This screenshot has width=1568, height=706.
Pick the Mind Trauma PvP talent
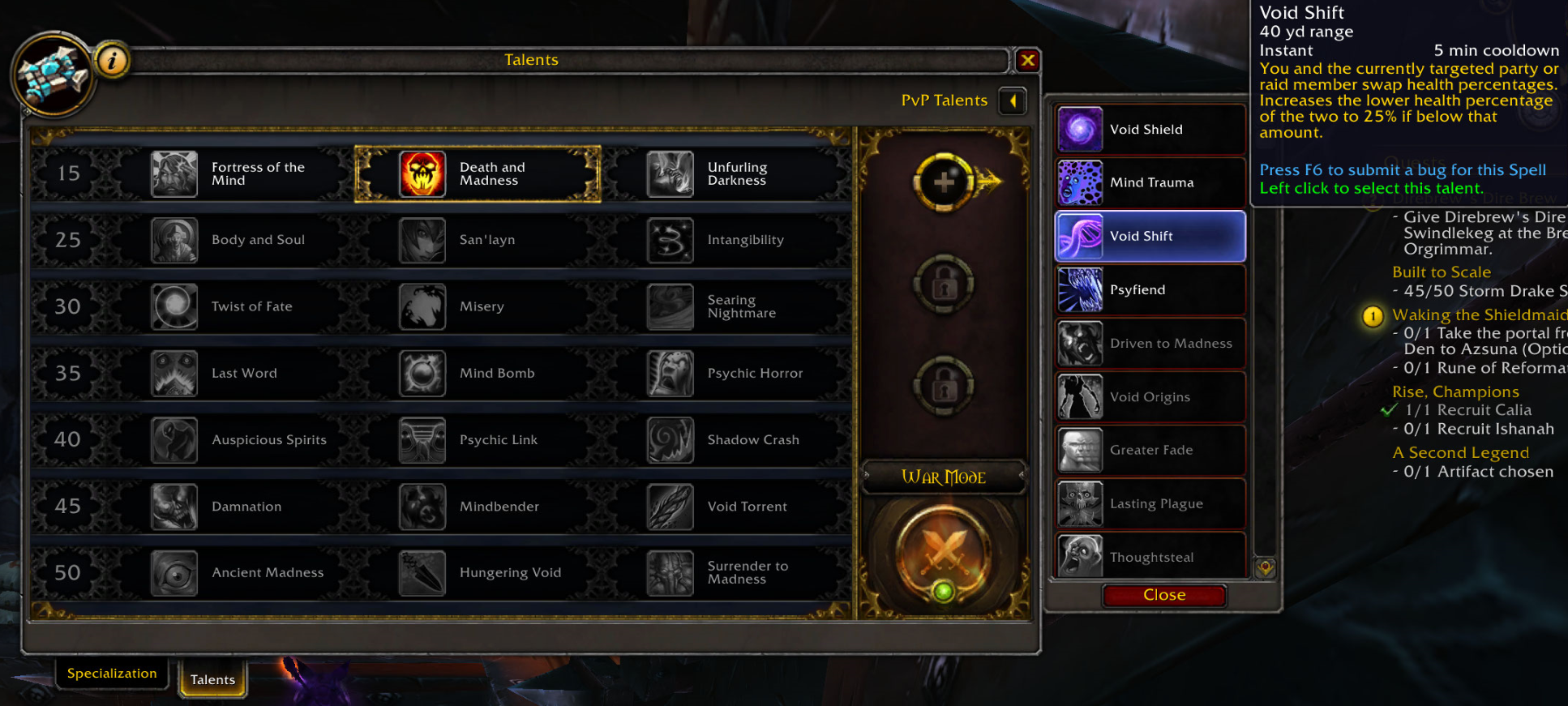pos(1150,183)
